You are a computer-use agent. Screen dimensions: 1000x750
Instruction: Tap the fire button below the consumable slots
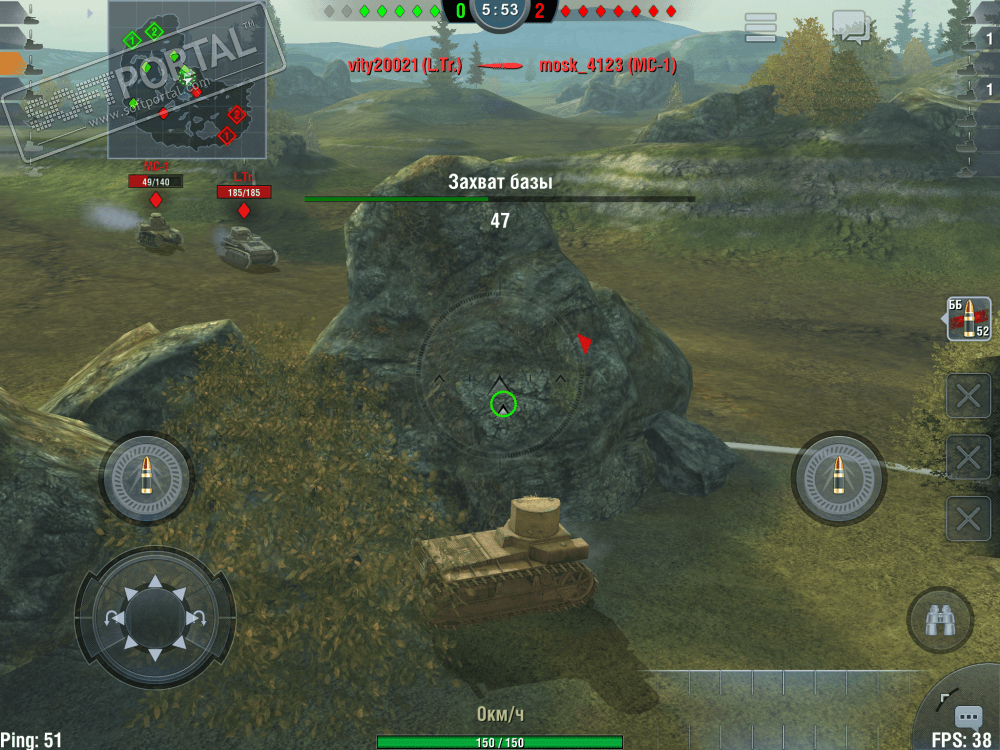(838, 479)
